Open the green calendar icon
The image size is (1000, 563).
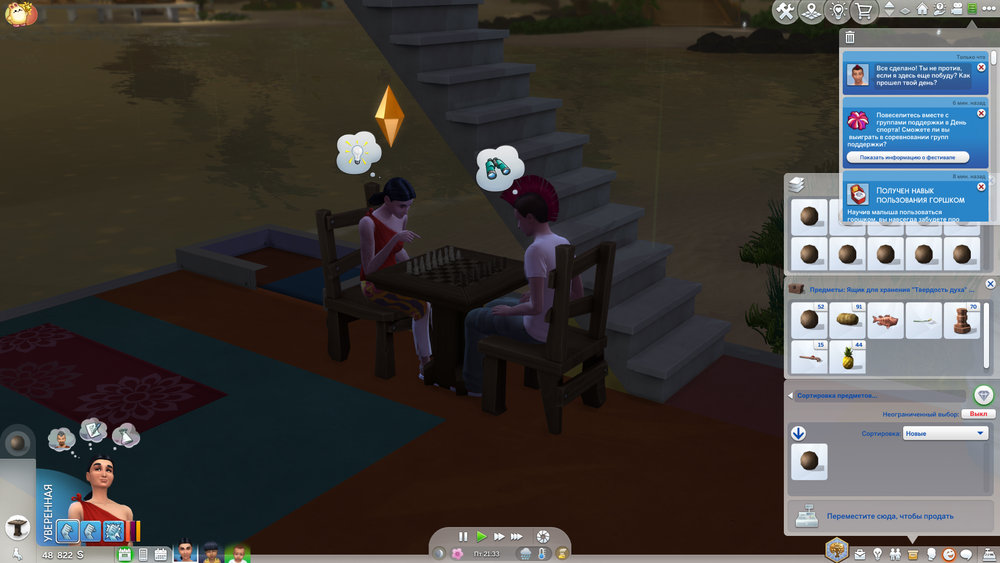(x=125, y=553)
